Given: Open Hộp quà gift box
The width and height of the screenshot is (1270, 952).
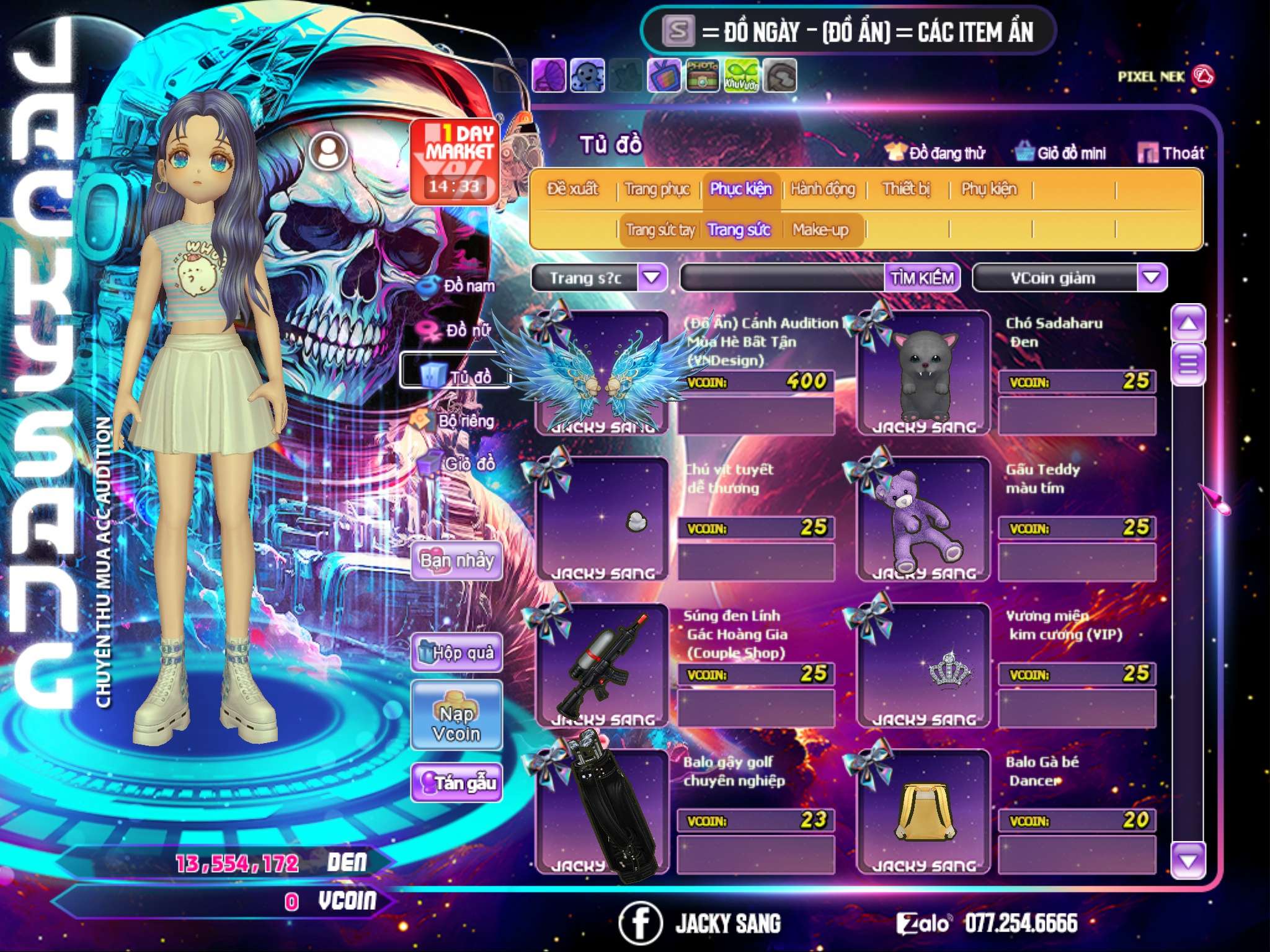Looking at the screenshot, I should pyautogui.click(x=456, y=653).
